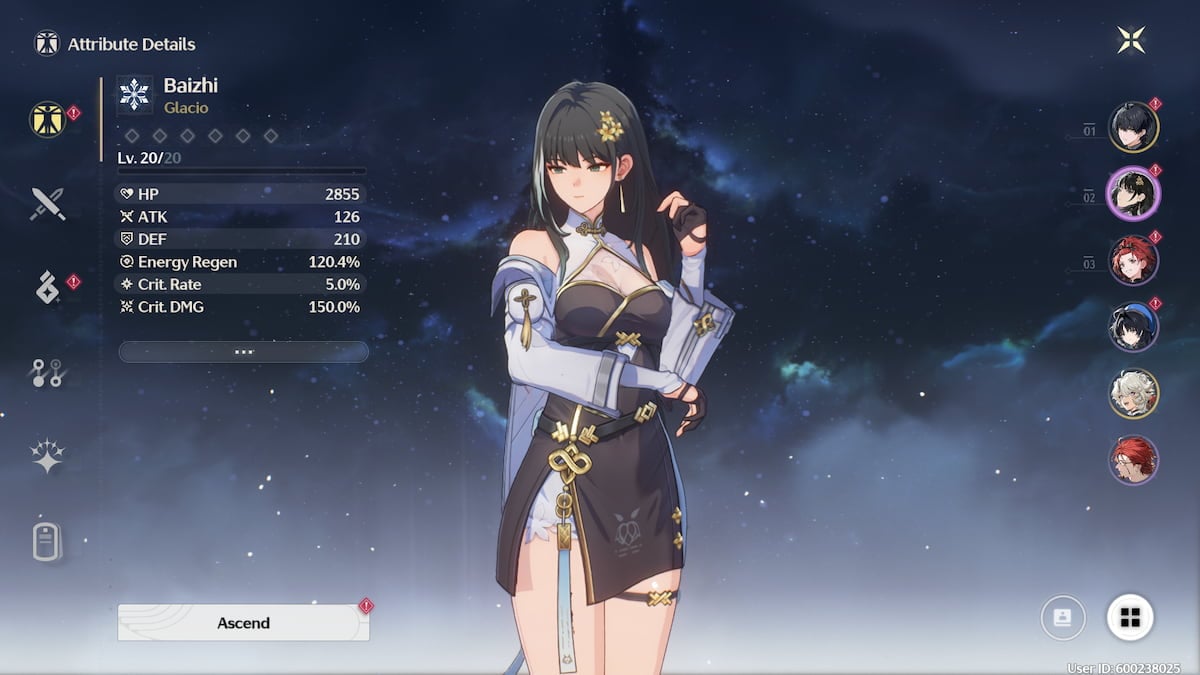The width and height of the screenshot is (1200, 675).
Task: Open the bottom device-shaped tab in the sidebar
Action: point(47,542)
